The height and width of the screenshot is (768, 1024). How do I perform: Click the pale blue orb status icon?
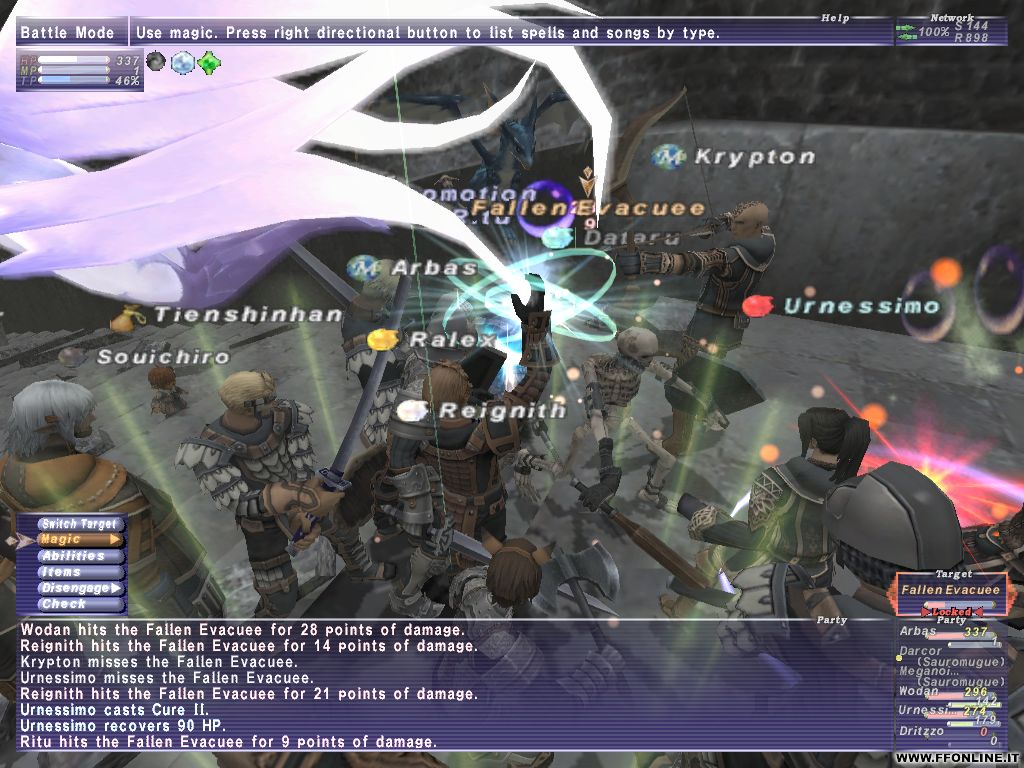click(182, 63)
